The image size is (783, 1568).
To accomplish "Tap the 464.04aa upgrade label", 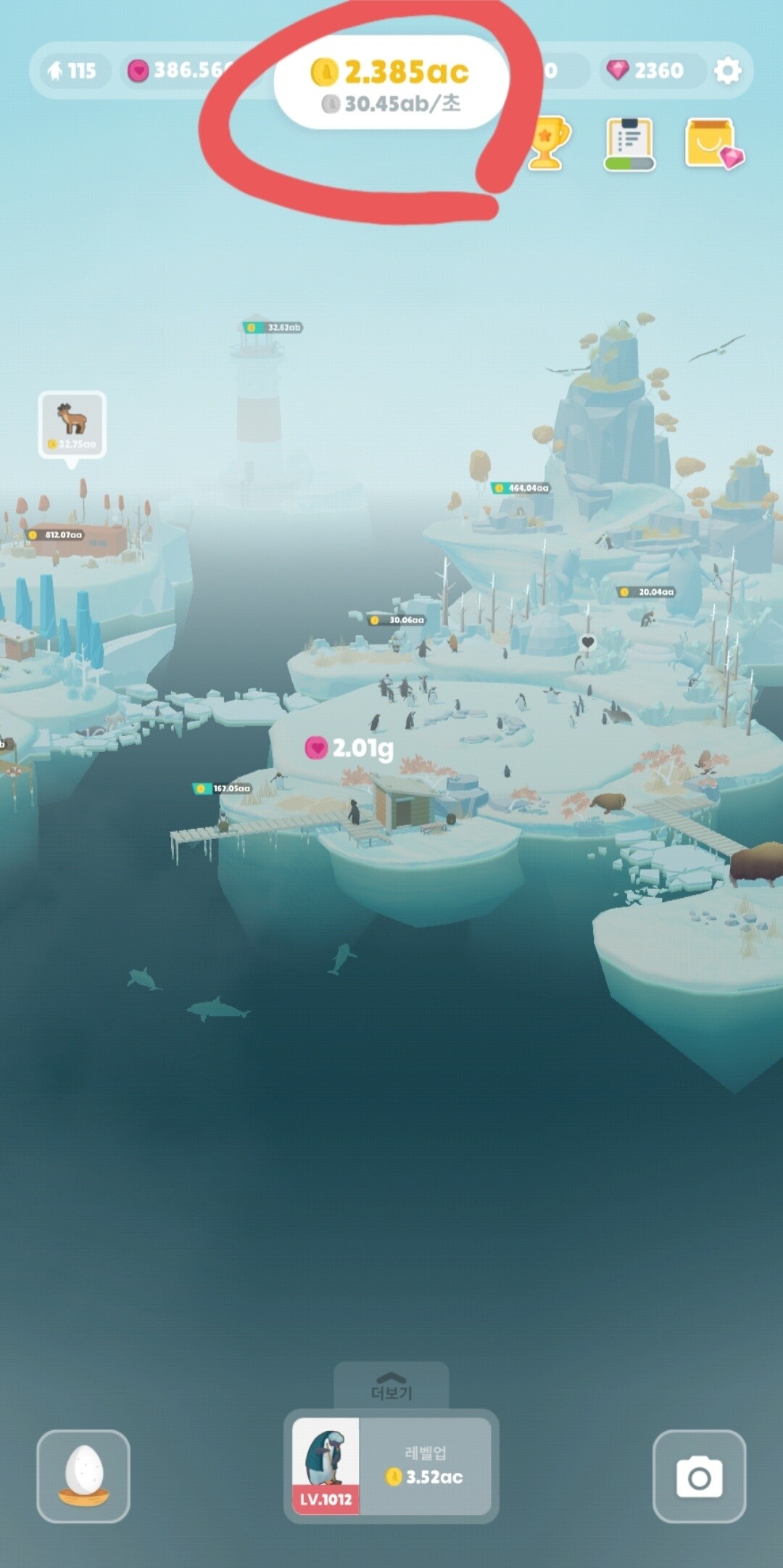I will 521,488.
